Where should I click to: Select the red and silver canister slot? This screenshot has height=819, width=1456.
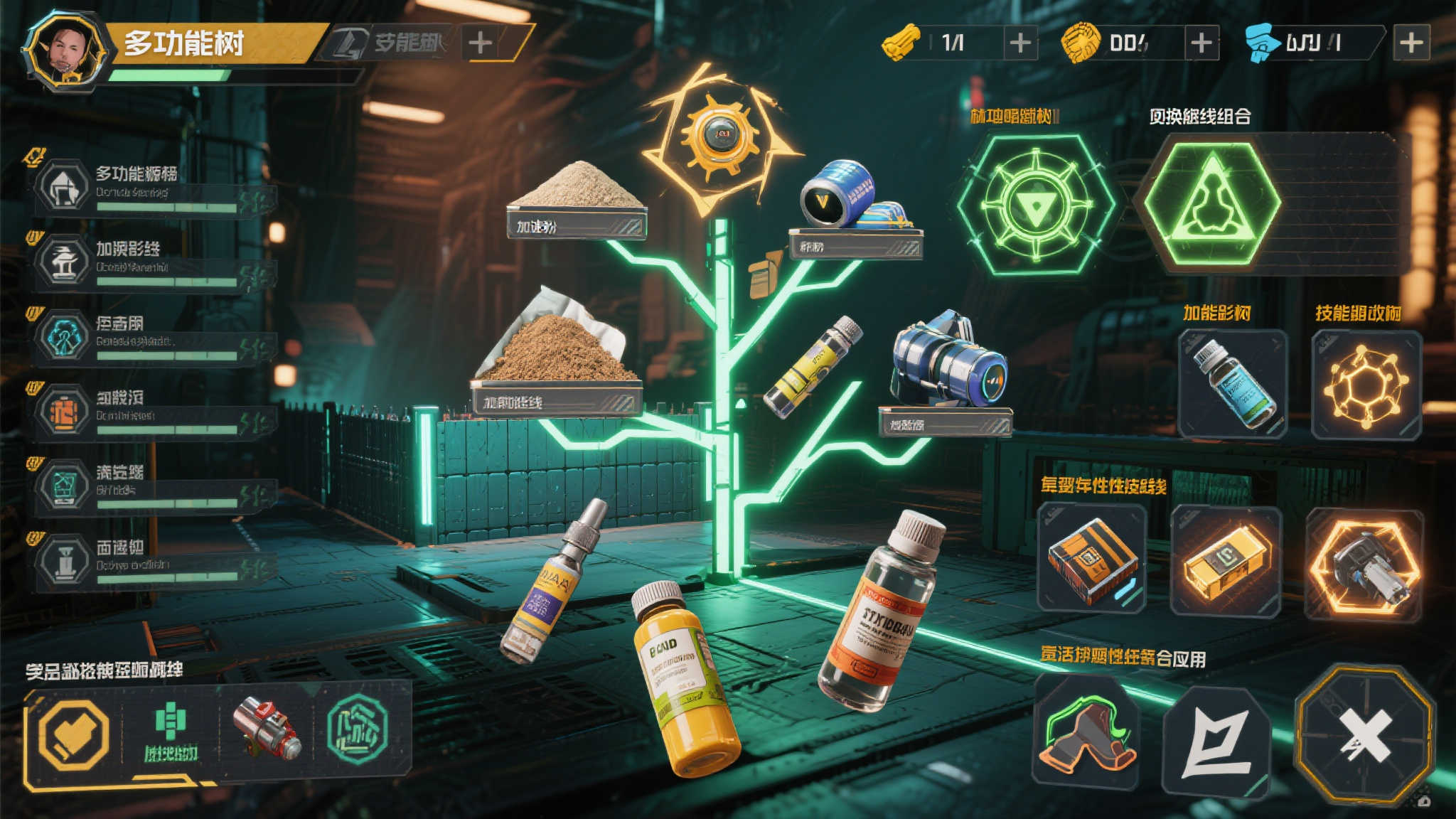pyautogui.click(x=267, y=728)
